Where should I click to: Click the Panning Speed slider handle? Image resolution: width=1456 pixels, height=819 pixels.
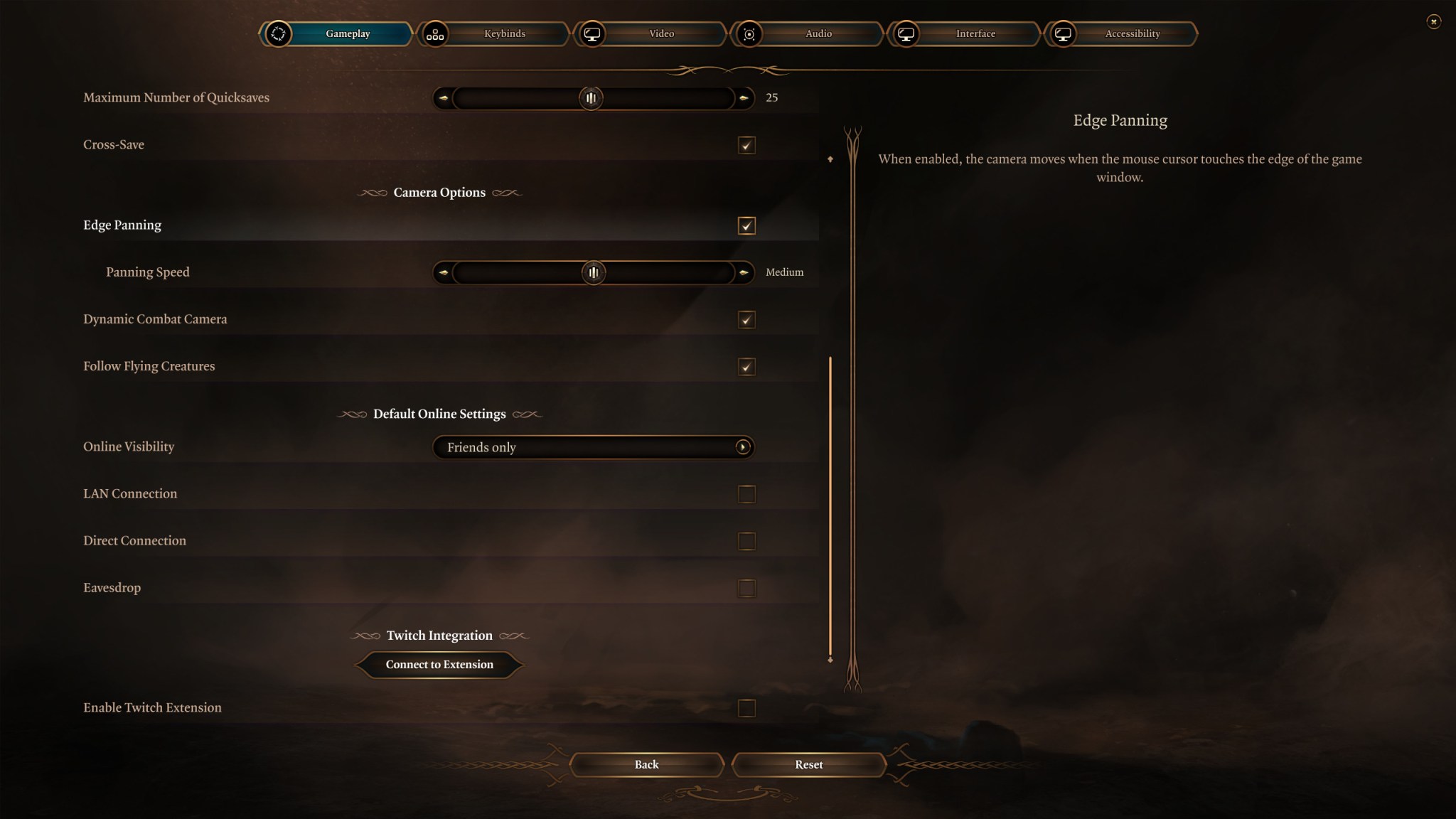tap(594, 272)
